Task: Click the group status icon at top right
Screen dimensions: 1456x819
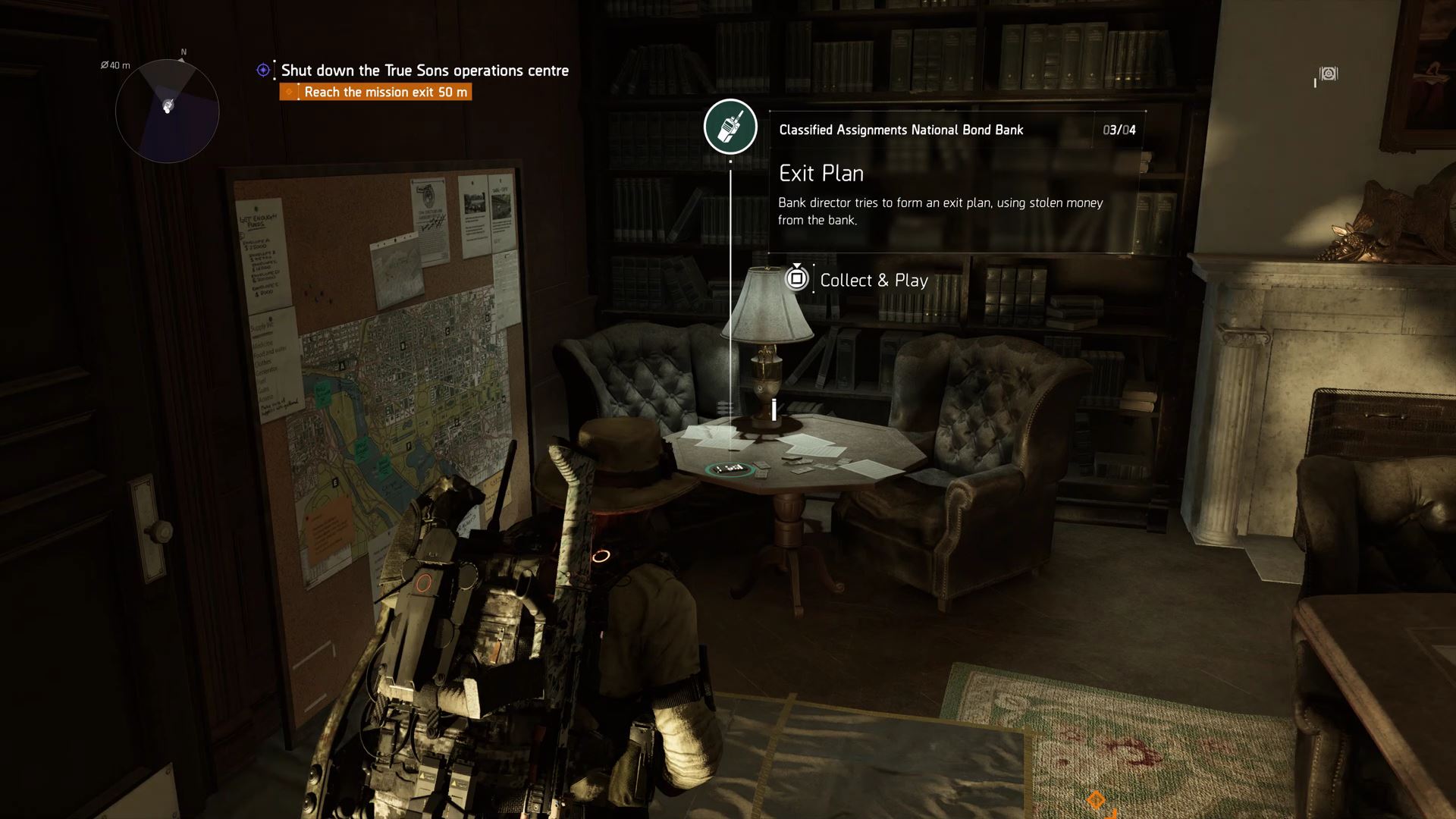Action: coord(1328,74)
